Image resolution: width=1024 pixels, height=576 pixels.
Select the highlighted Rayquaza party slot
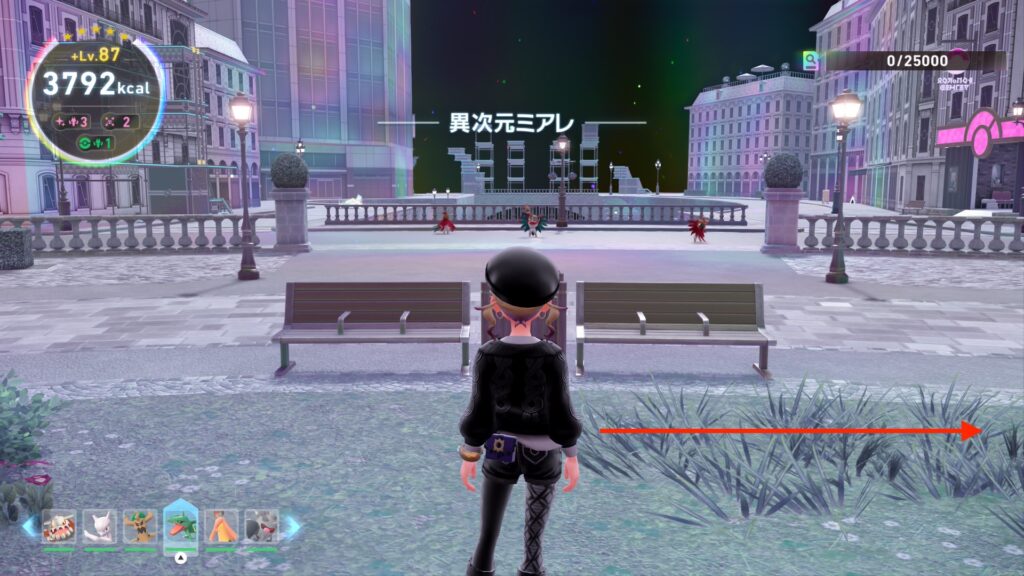181,525
